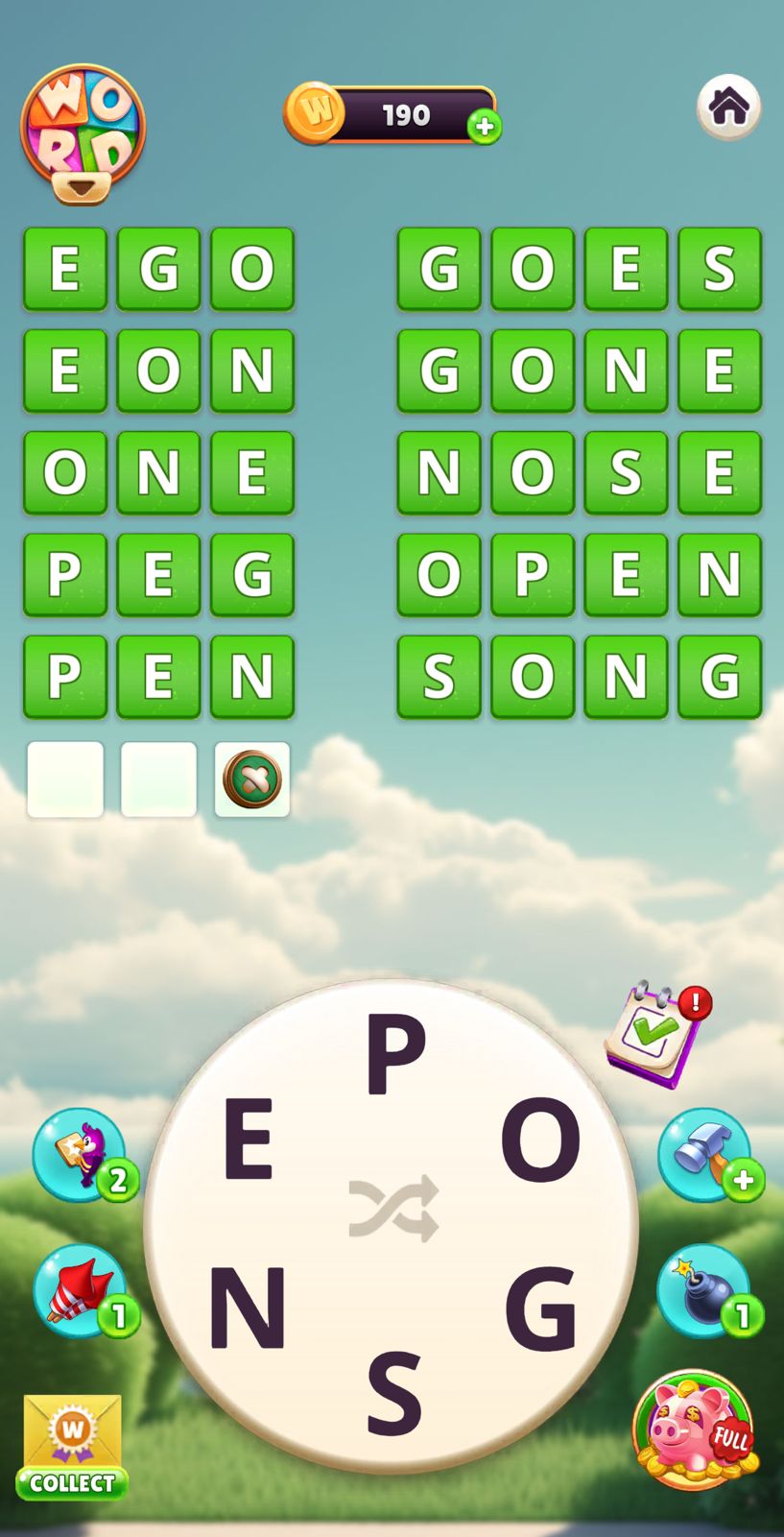784x1537 pixels.
Task: Add more coins with the plus button
Action: [485, 126]
